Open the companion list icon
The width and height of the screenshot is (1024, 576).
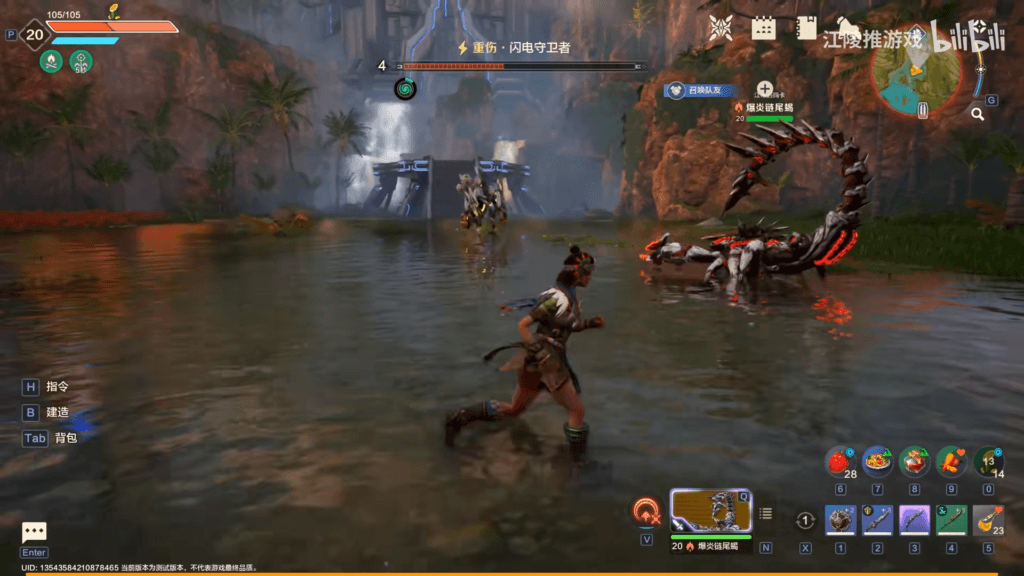(766, 514)
